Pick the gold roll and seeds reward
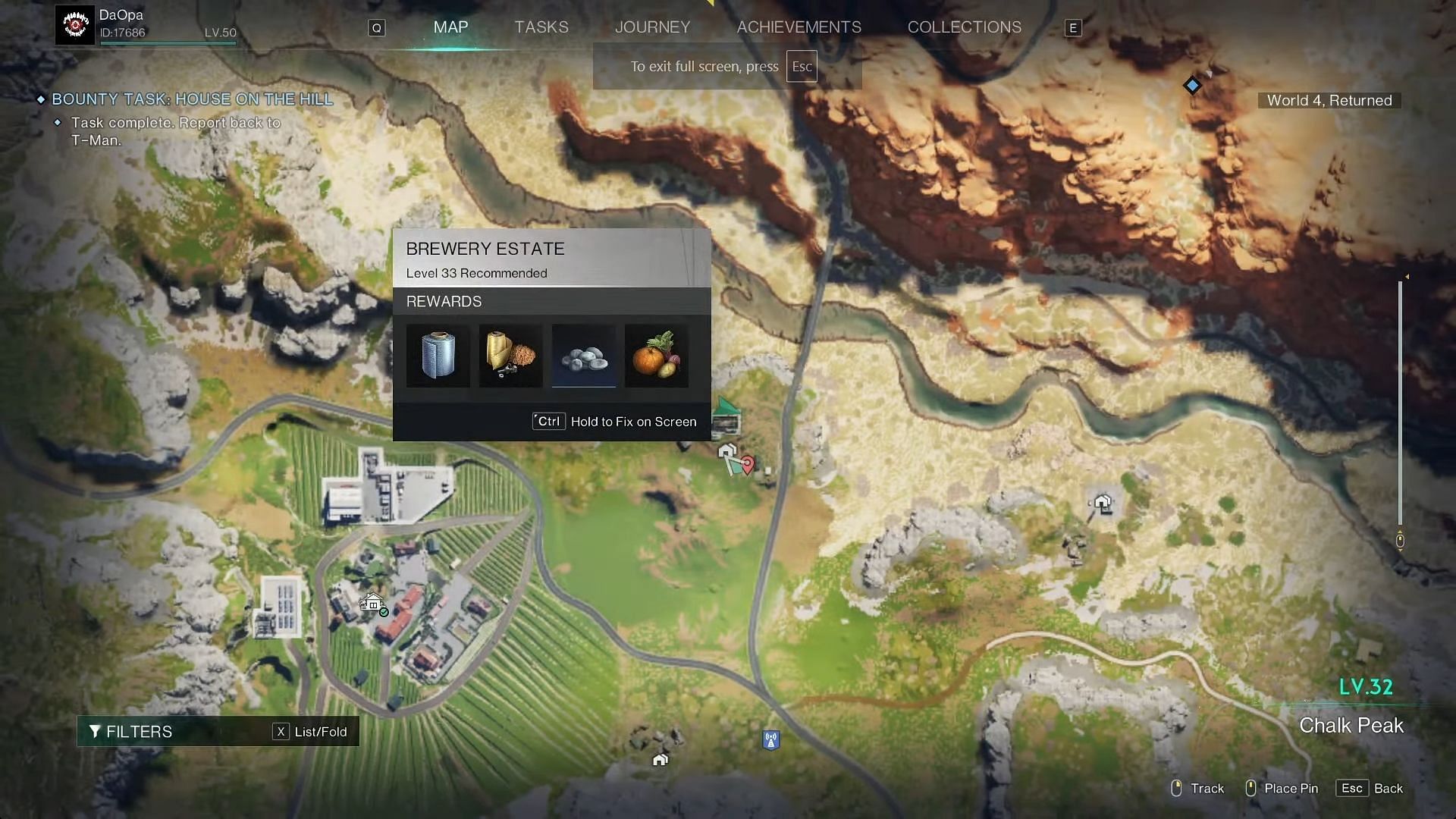1456x819 pixels. [510, 356]
